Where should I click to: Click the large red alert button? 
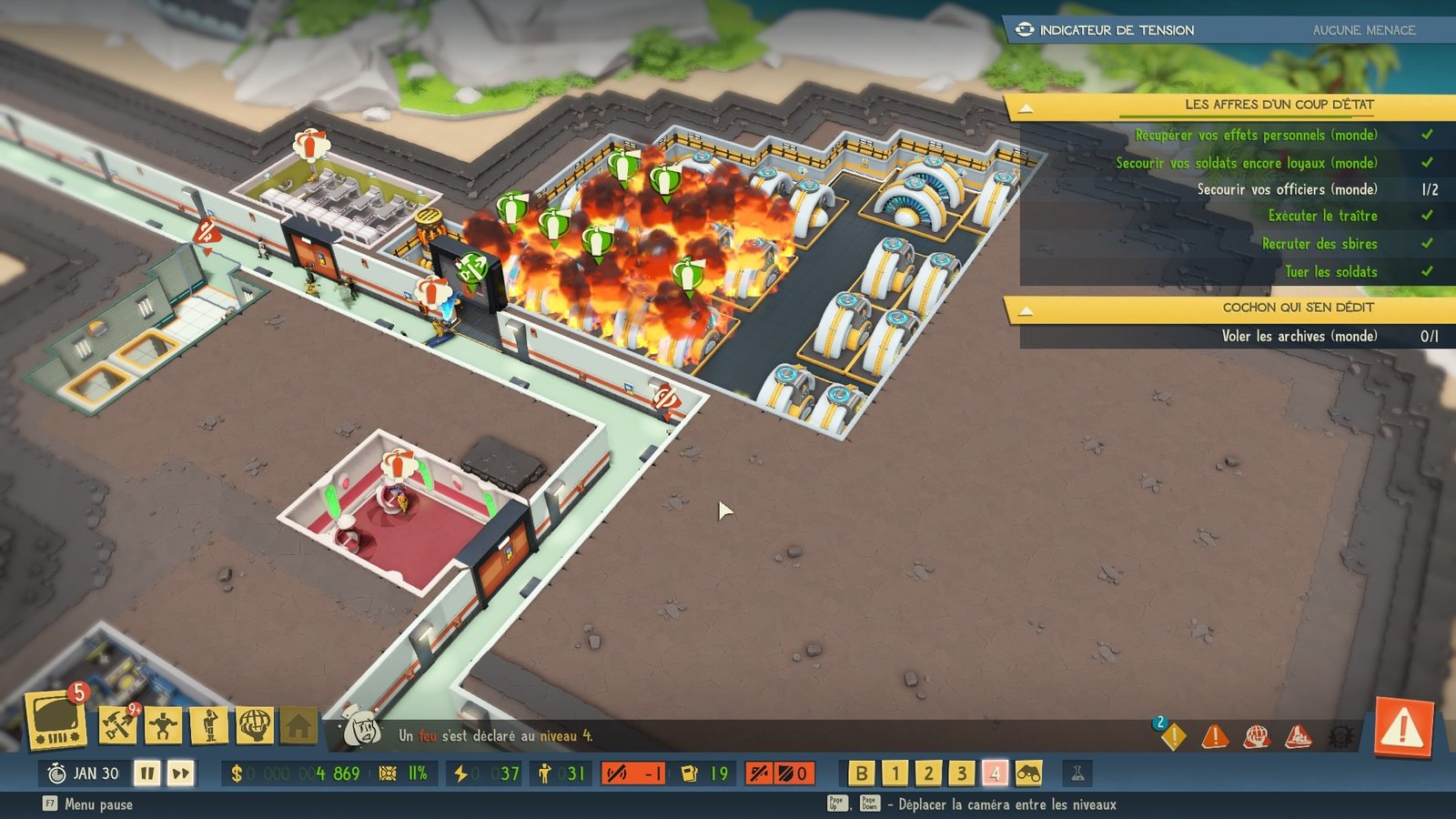tap(1403, 727)
